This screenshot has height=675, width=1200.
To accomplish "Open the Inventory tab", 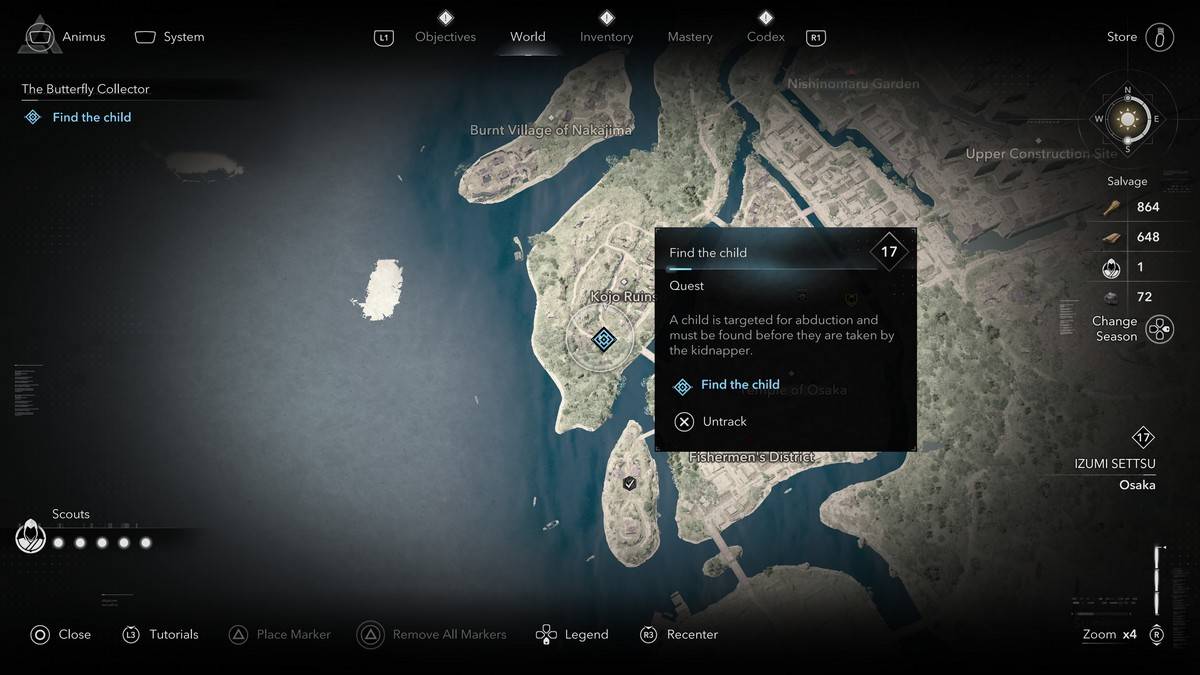I will [x=606, y=37].
